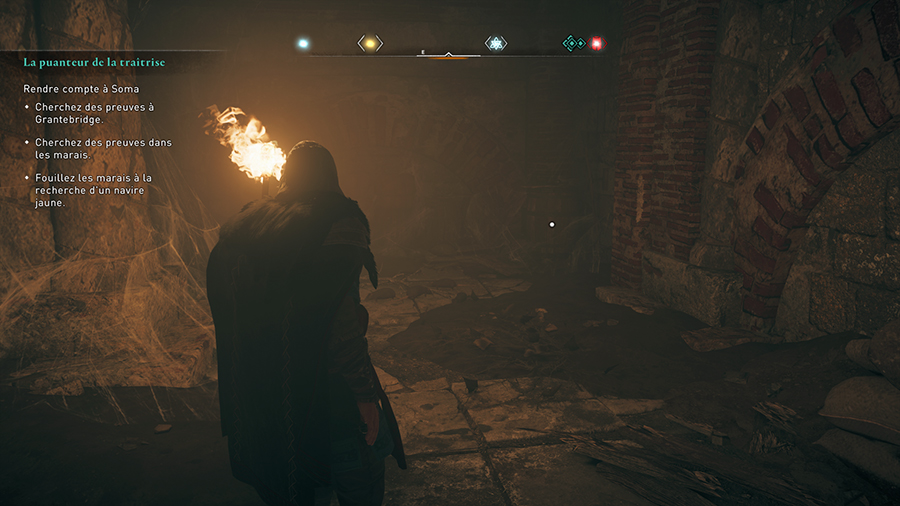Click the golden wealth marker on compass
Image resolution: width=900 pixels, height=506 pixels.
(x=370, y=43)
